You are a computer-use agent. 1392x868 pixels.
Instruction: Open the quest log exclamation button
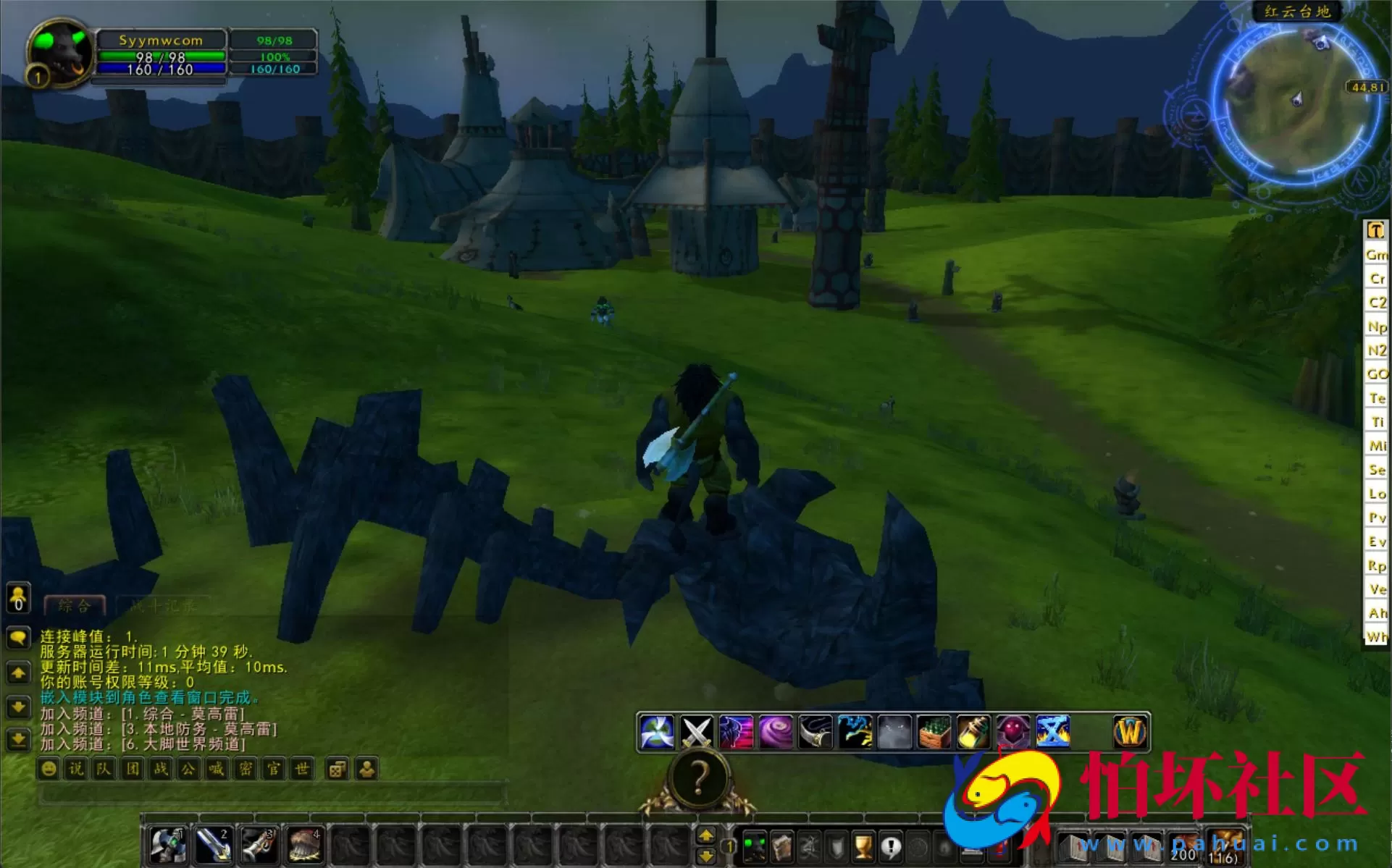click(x=891, y=846)
